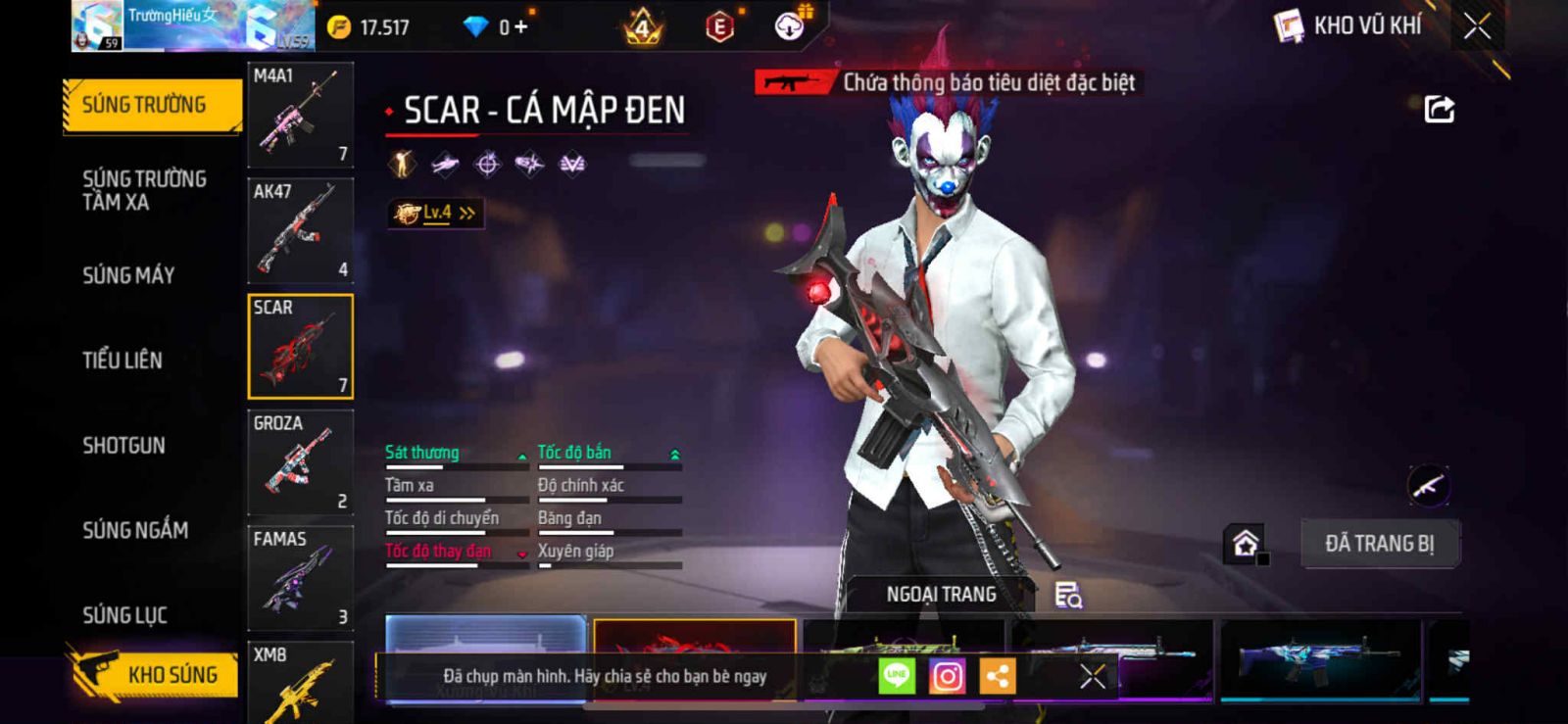Pick the FAMAS weapon tile
The height and width of the screenshot is (724, 1568).
[x=300, y=578]
